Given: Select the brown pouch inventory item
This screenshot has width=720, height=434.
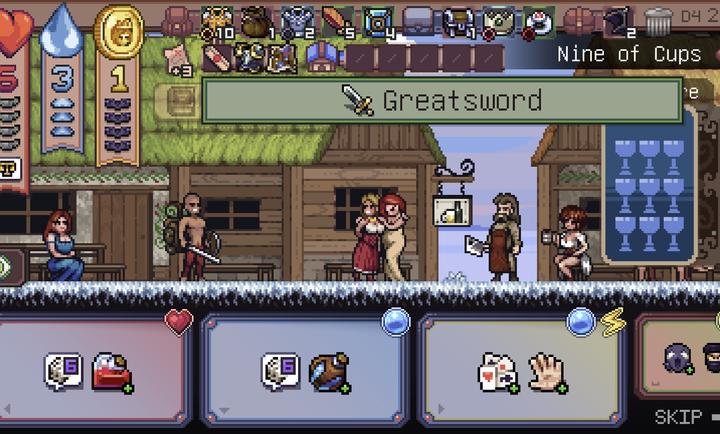Looking at the screenshot, I should tap(256, 19).
